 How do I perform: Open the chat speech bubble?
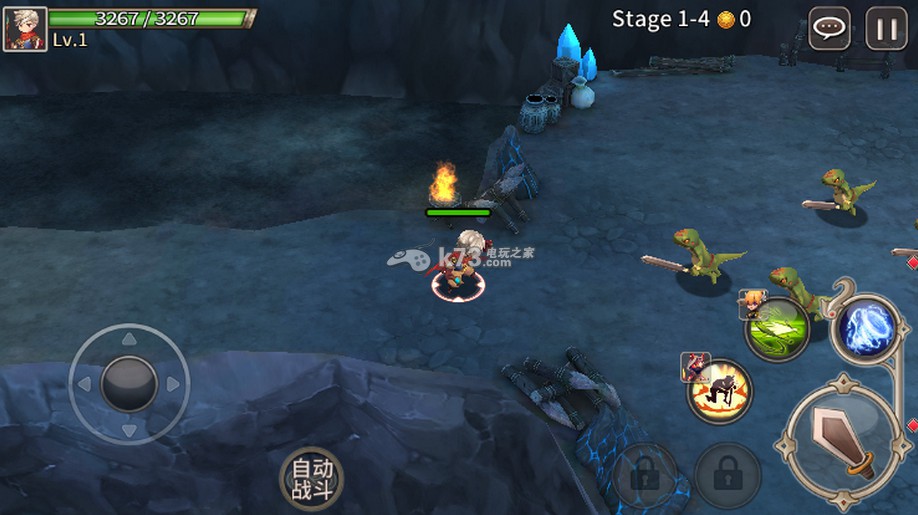click(x=829, y=28)
